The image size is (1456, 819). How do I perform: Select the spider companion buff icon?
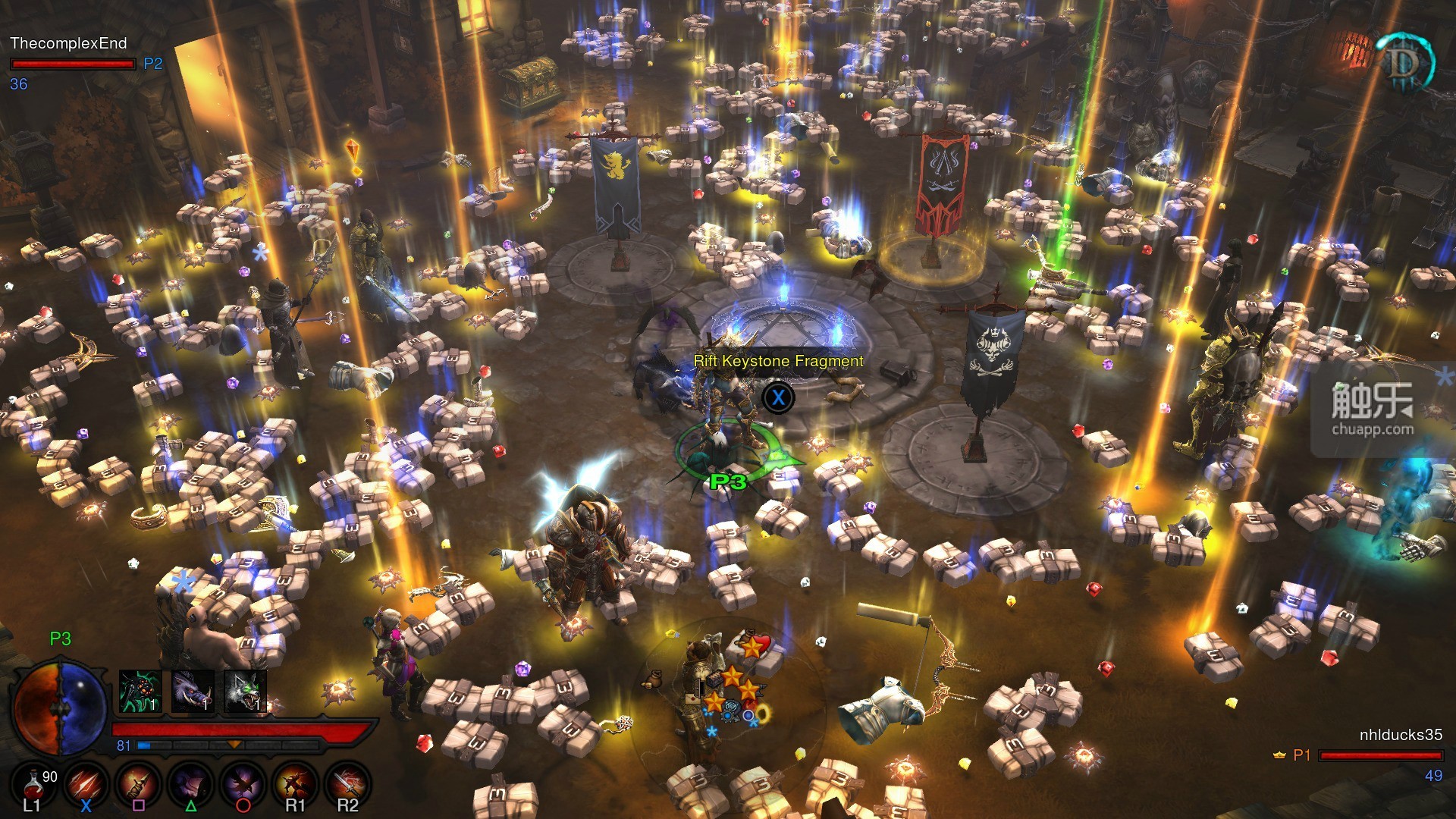[140, 692]
